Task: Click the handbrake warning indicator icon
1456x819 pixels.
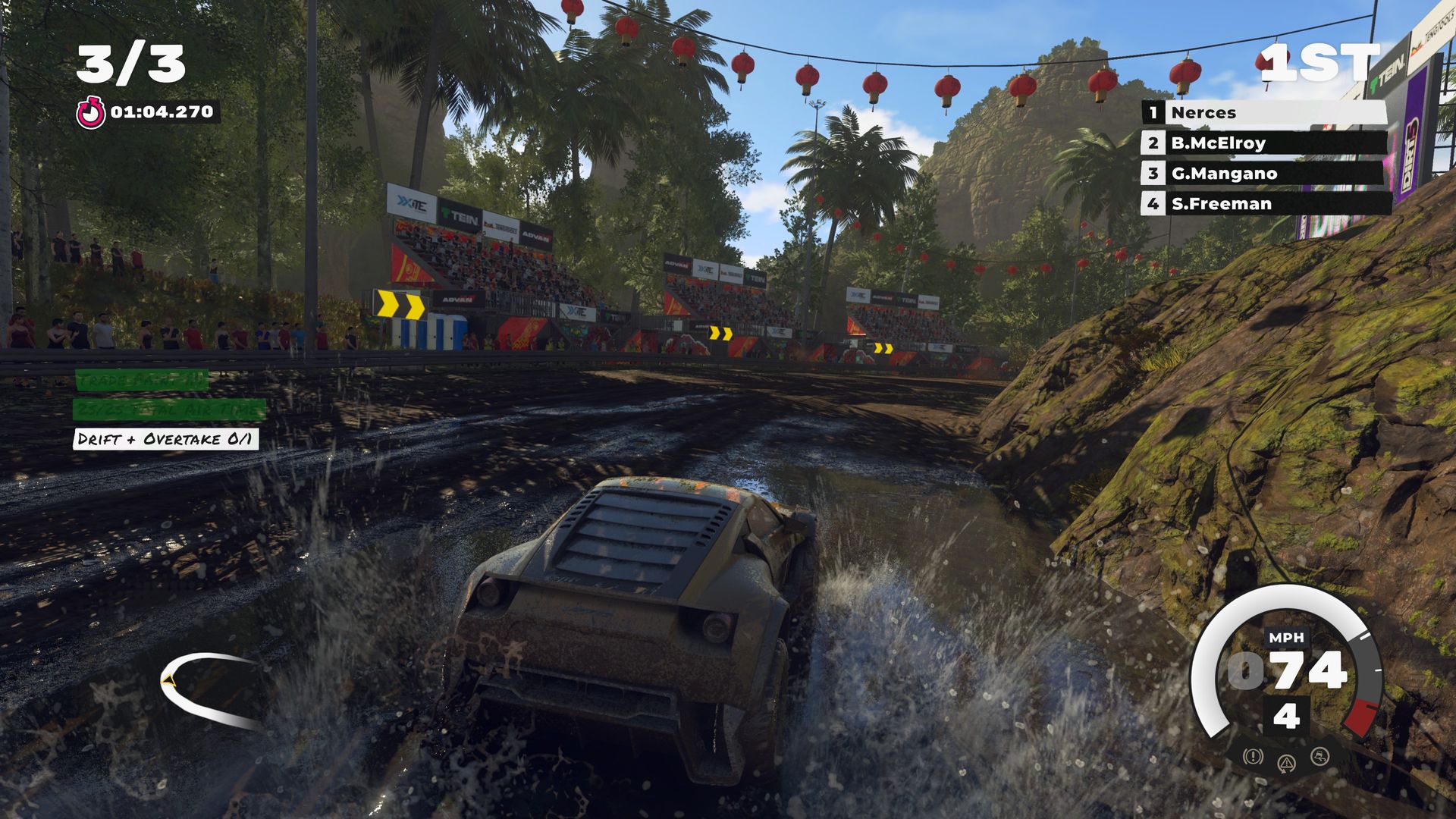Action: [x=1253, y=756]
